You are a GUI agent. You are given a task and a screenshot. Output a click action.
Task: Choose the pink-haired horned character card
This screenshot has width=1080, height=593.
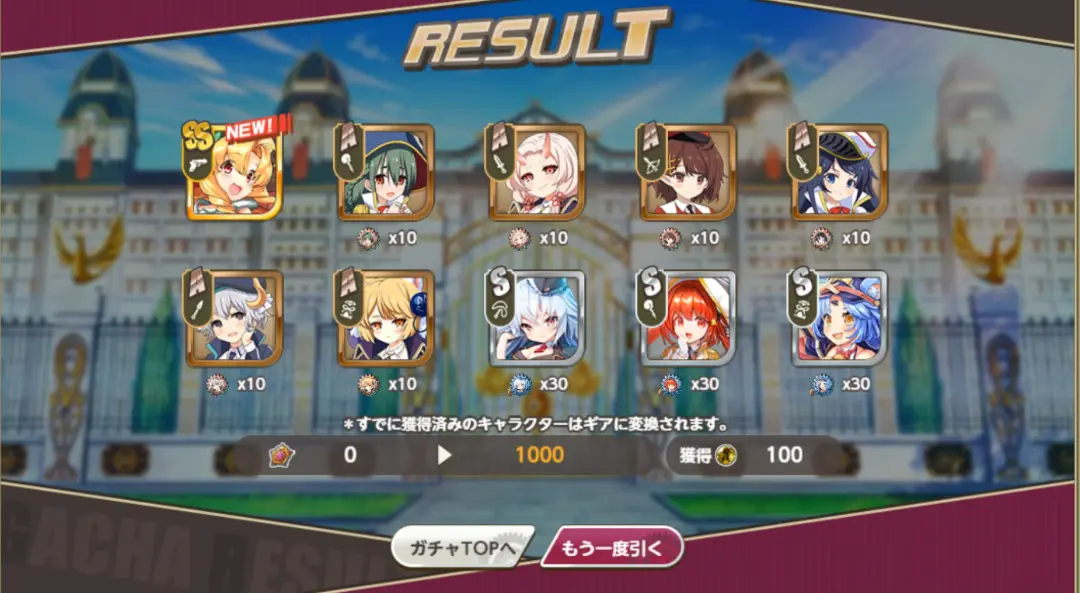click(537, 173)
